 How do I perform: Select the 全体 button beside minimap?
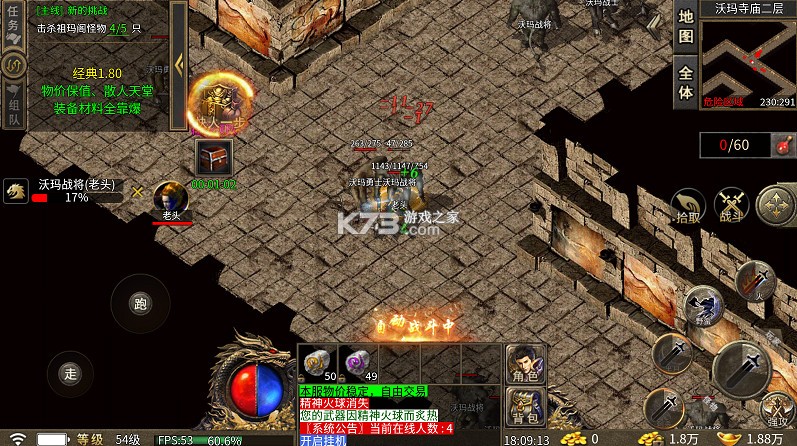(685, 81)
